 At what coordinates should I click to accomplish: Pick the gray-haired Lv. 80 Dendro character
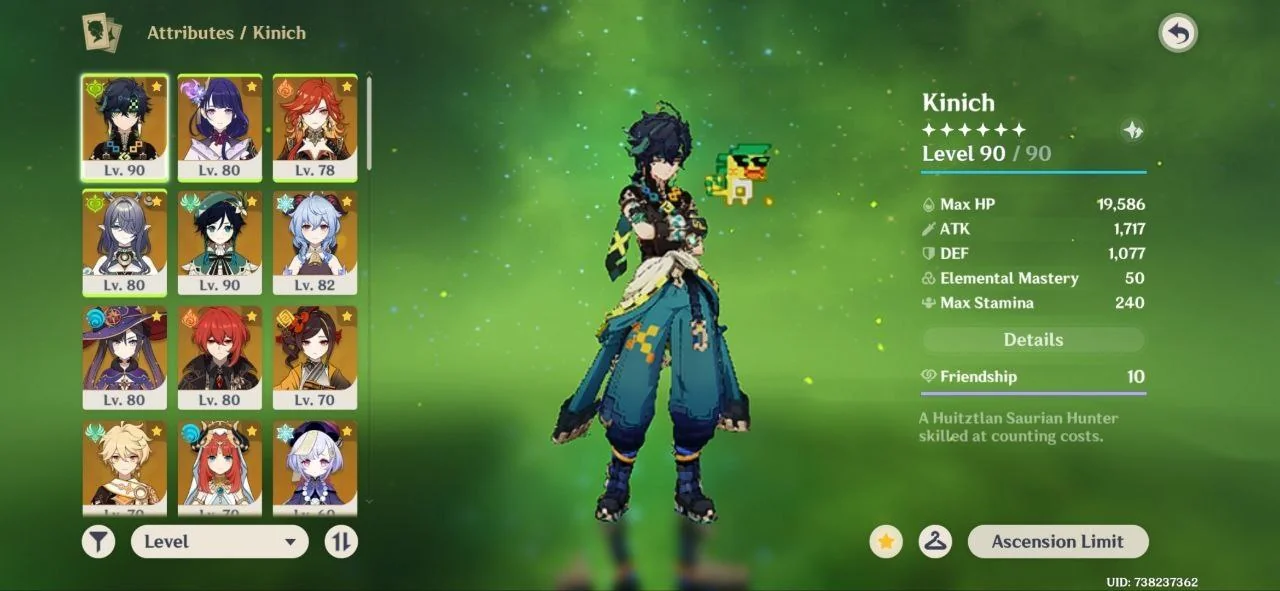pyautogui.click(x=124, y=242)
